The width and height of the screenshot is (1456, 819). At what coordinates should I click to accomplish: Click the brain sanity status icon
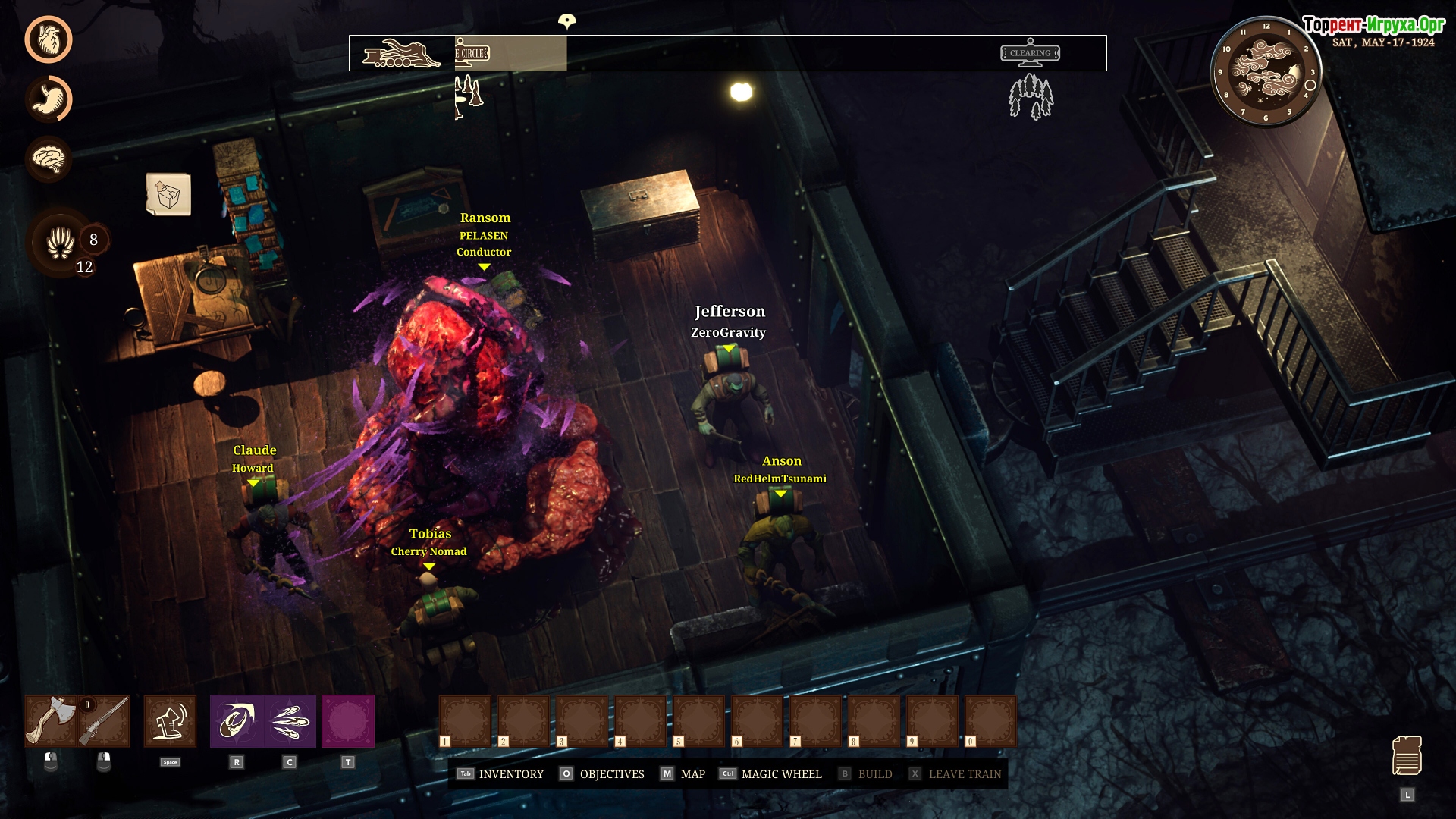pyautogui.click(x=49, y=158)
